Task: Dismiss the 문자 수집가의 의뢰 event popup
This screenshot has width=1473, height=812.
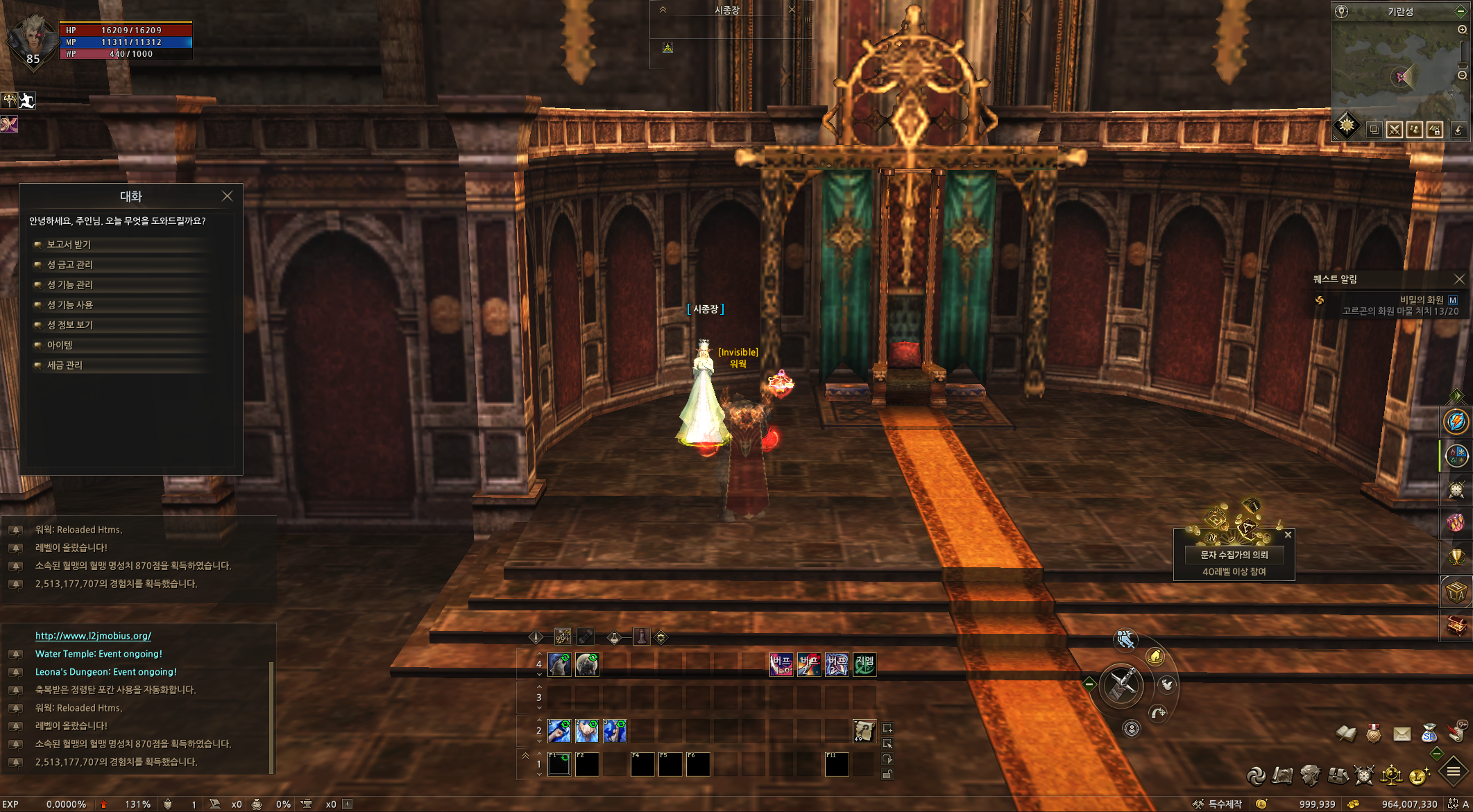Action: [x=1288, y=535]
